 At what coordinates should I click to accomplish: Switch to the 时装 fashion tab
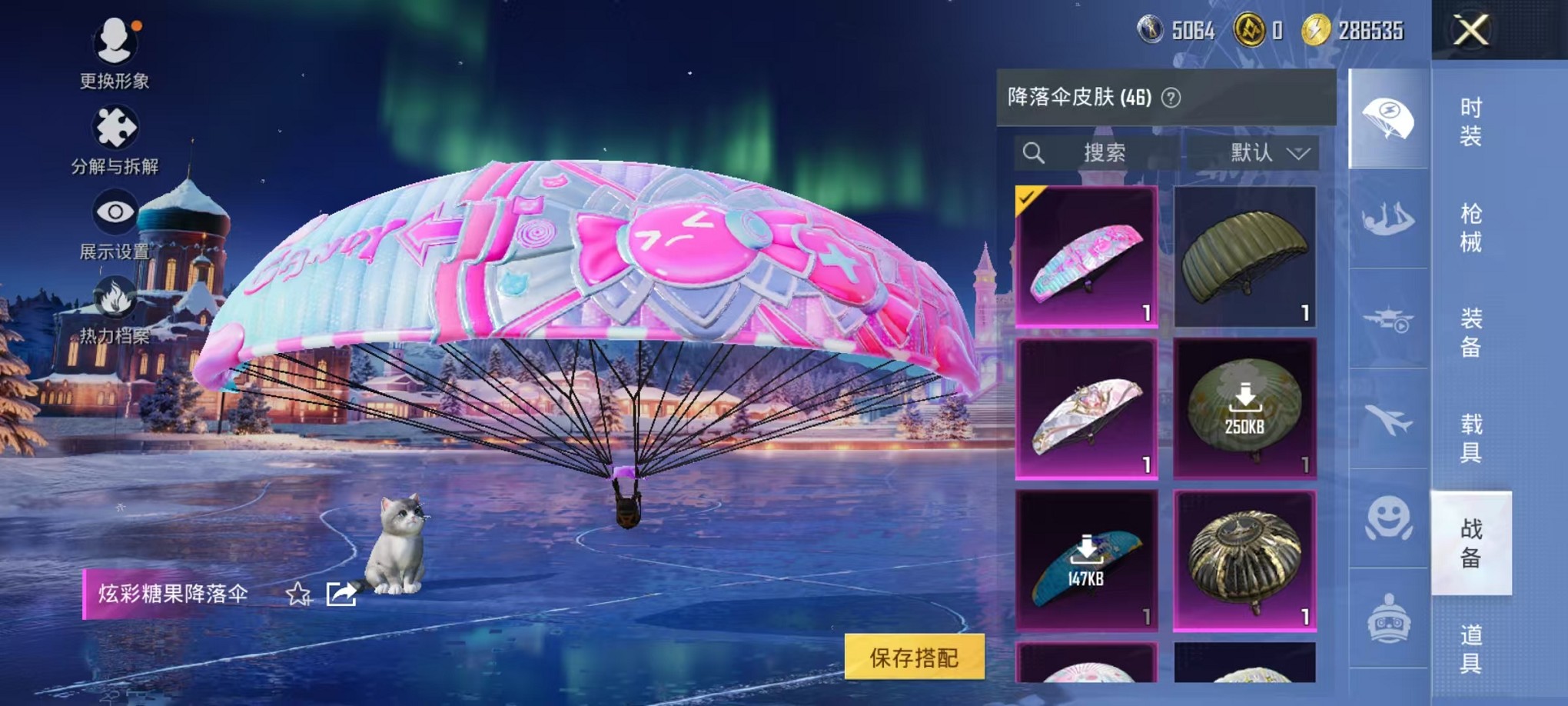coord(1470,123)
